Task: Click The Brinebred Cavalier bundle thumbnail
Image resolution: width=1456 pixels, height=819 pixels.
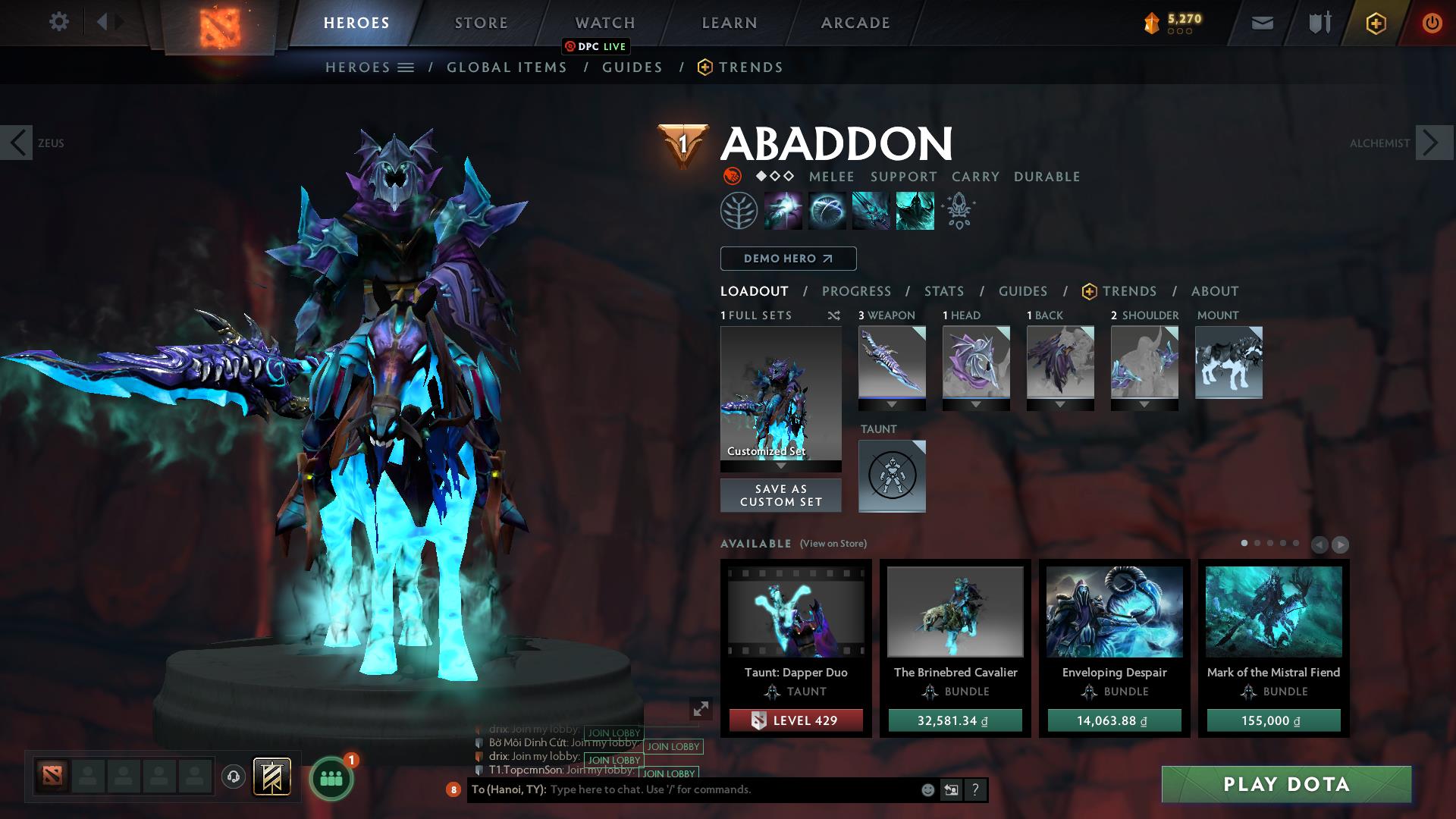Action: pyautogui.click(x=955, y=613)
